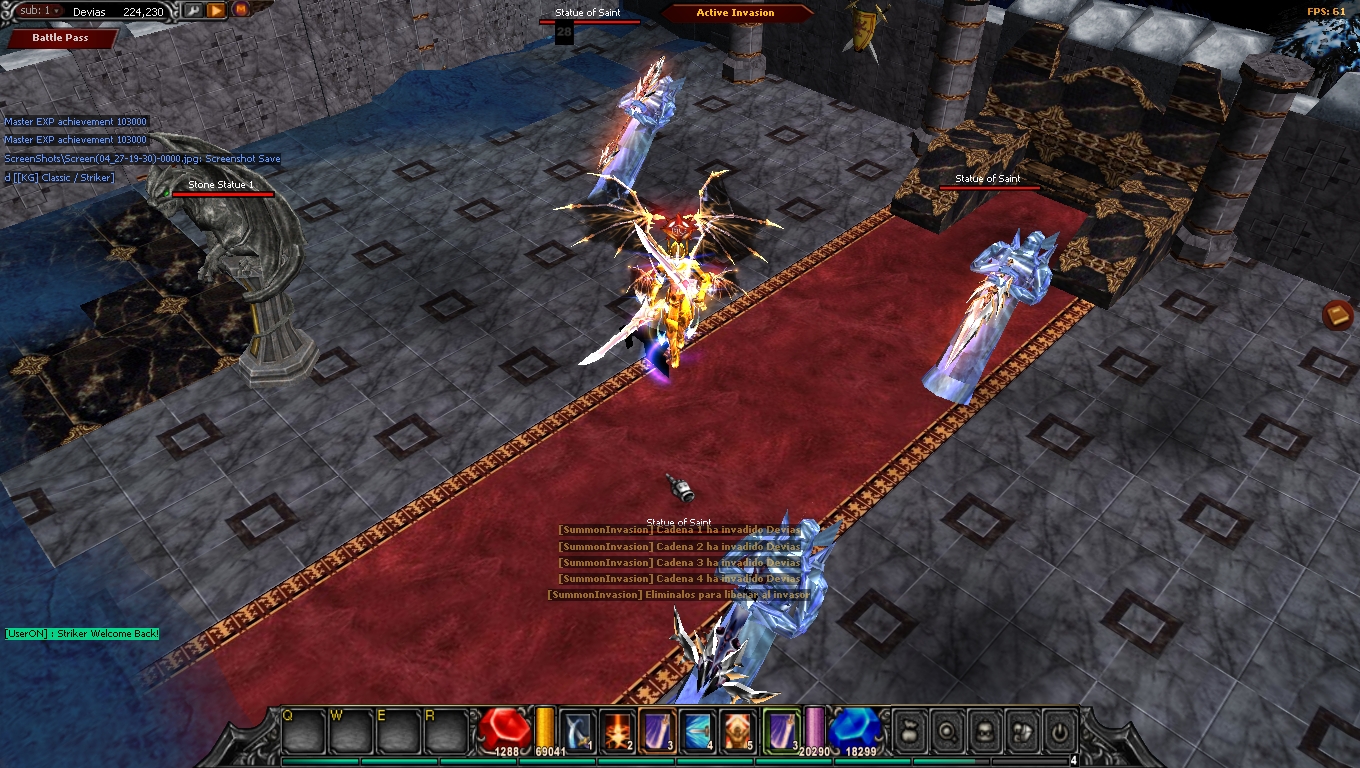Open the inventory bag icon
Screen dimensions: 1360x768
[908, 731]
